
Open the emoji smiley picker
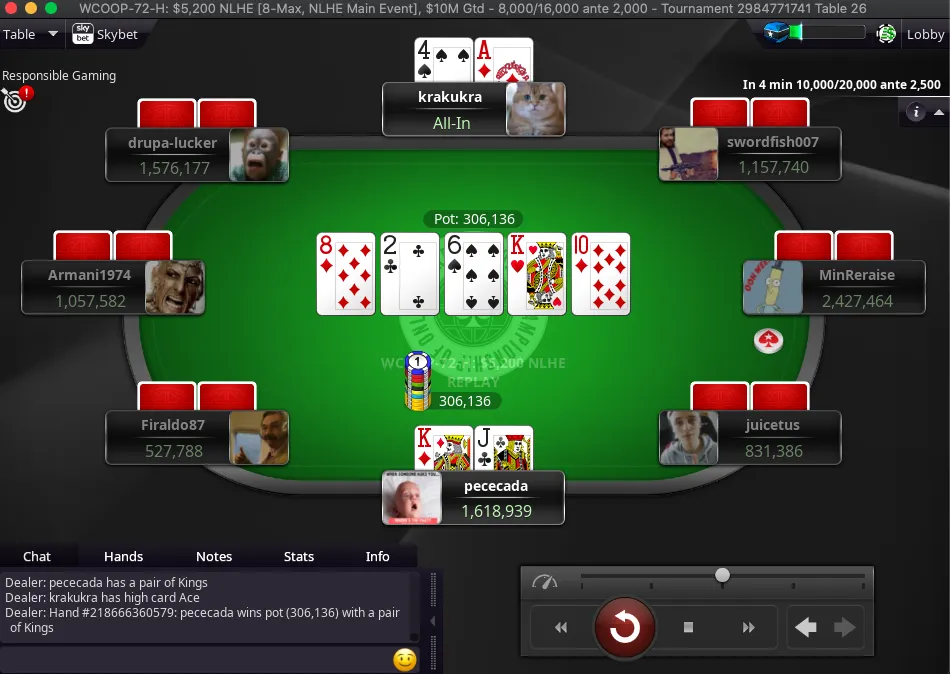tap(405, 660)
